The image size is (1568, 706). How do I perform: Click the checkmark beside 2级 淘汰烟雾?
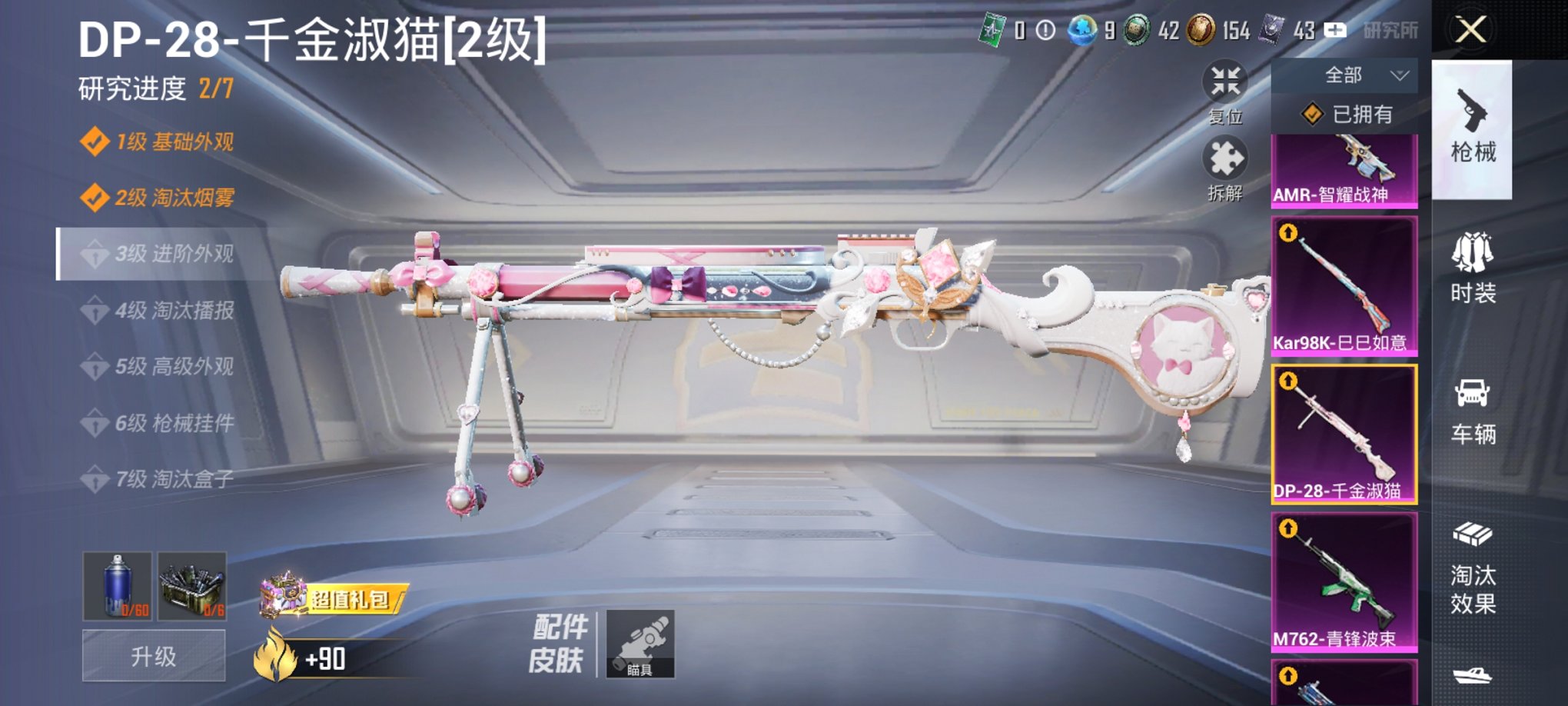96,198
